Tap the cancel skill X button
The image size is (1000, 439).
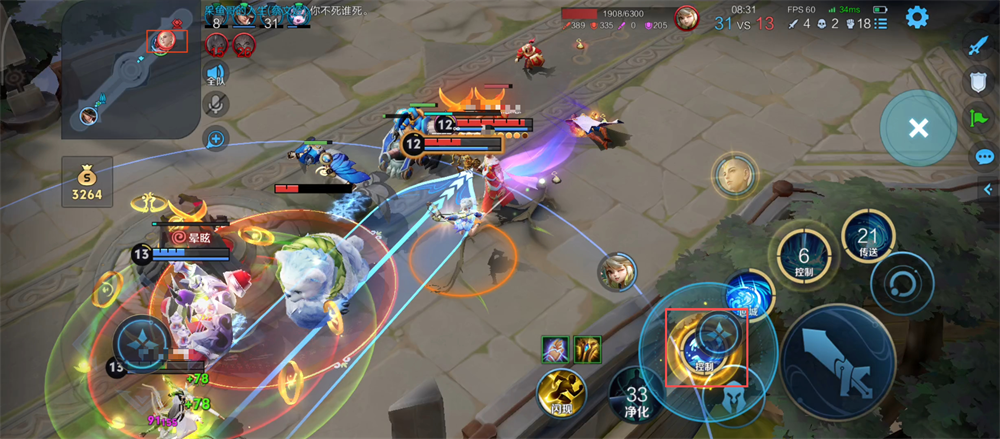tap(918, 128)
